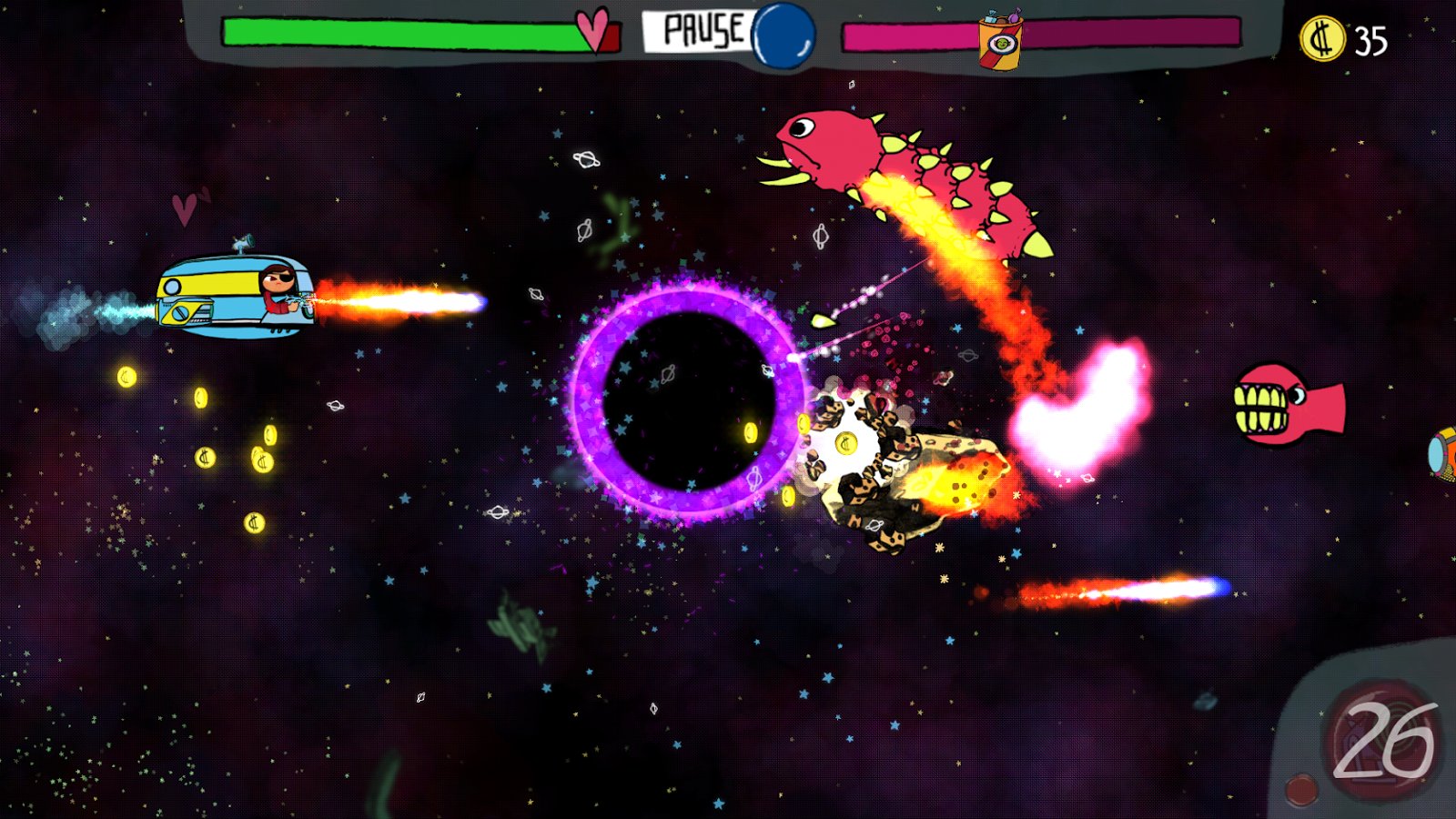Tap the small red round button
Image resolution: width=1456 pixels, height=819 pixels.
coord(1301,789)
